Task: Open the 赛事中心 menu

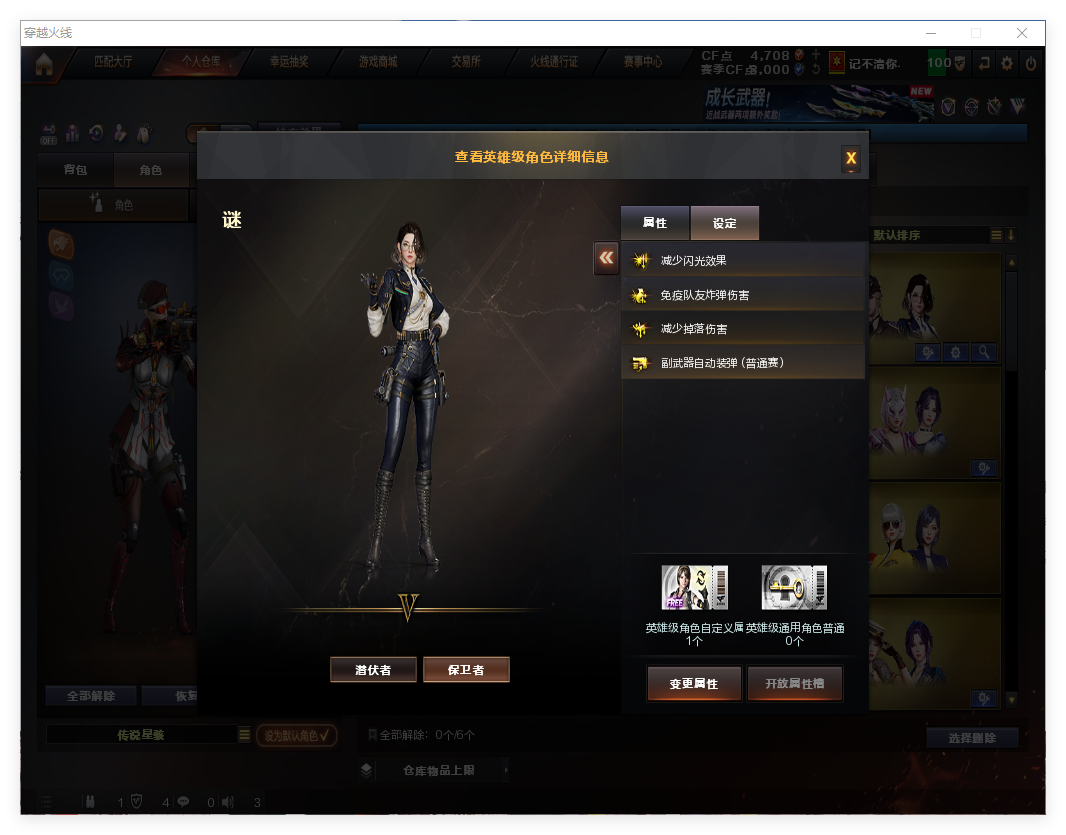Action: click(x=643, y=62)
